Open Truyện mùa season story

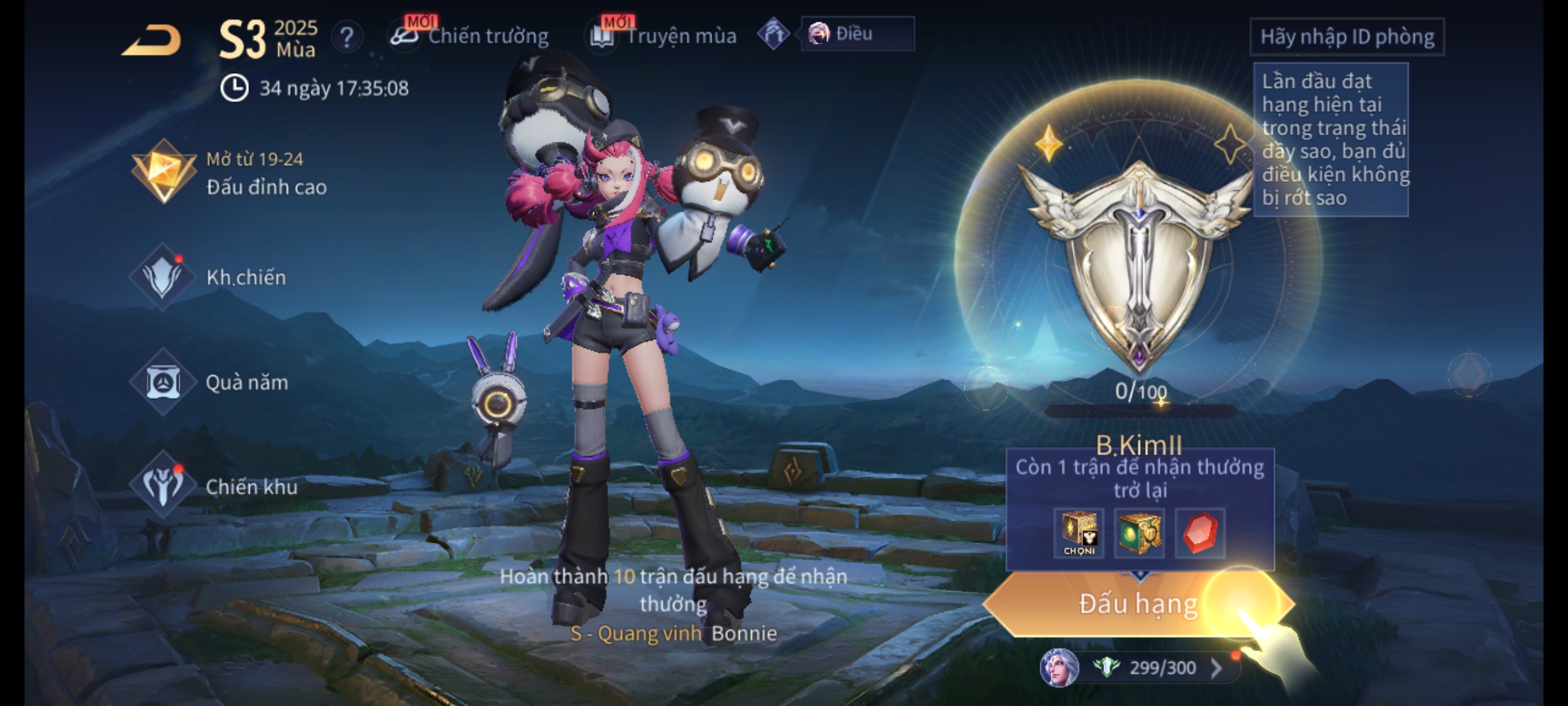[664, 36]
